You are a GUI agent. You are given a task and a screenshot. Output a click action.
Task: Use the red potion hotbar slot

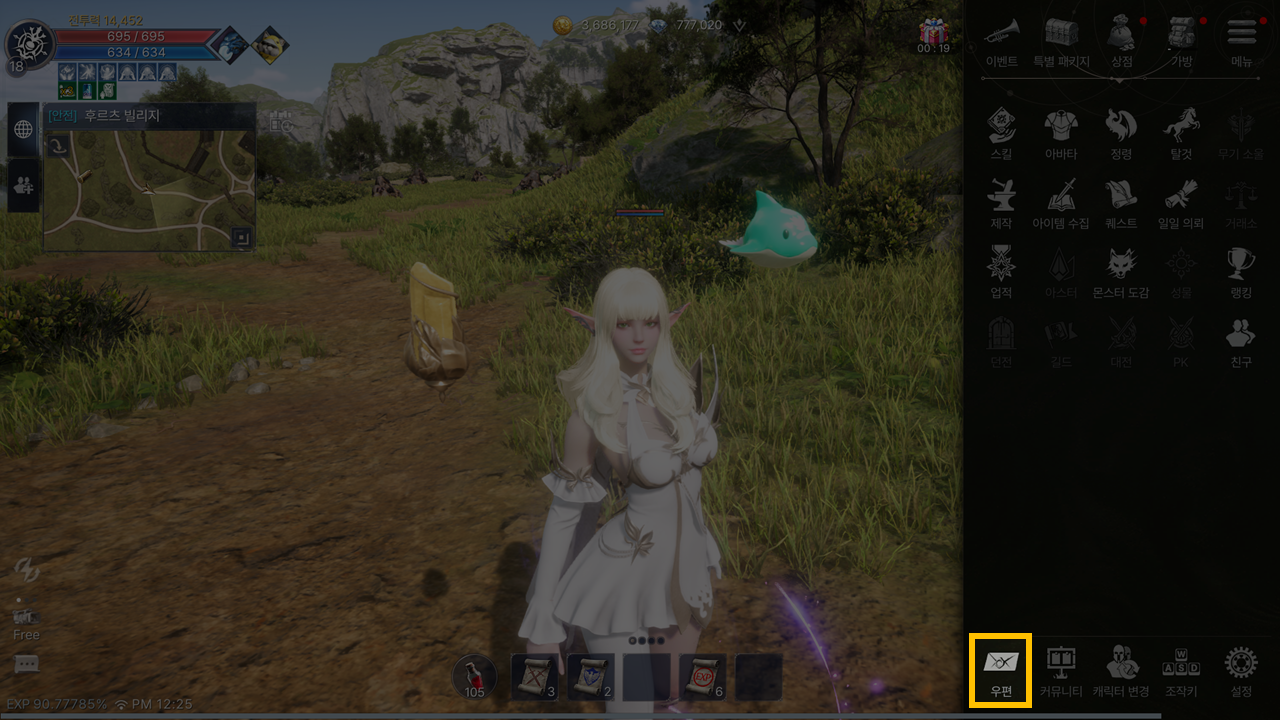click(474, 677)
